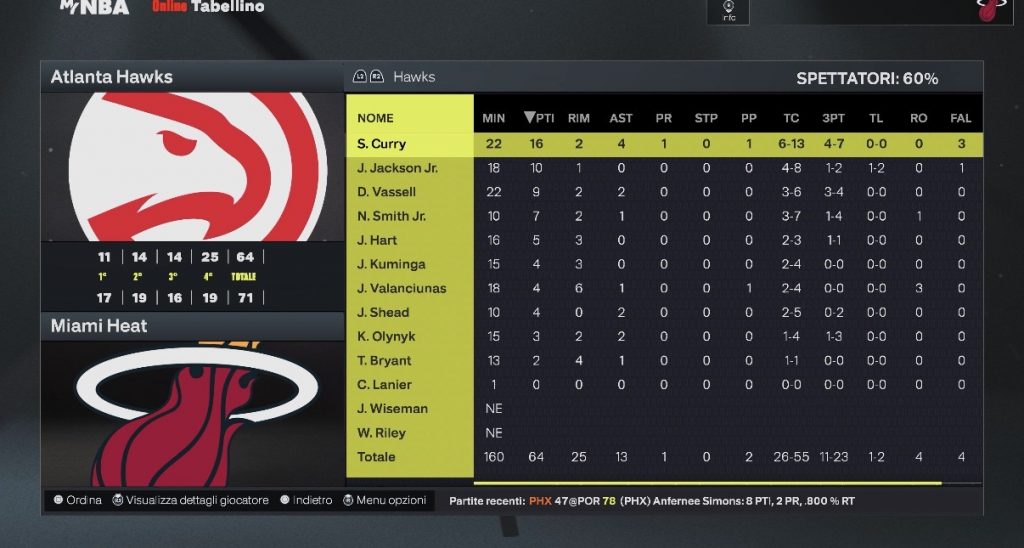Image resolution: width=1024 pixels, height=548 pixels.
Task: Select D. Vassell in the player list
Action: [x=387, y=192]
